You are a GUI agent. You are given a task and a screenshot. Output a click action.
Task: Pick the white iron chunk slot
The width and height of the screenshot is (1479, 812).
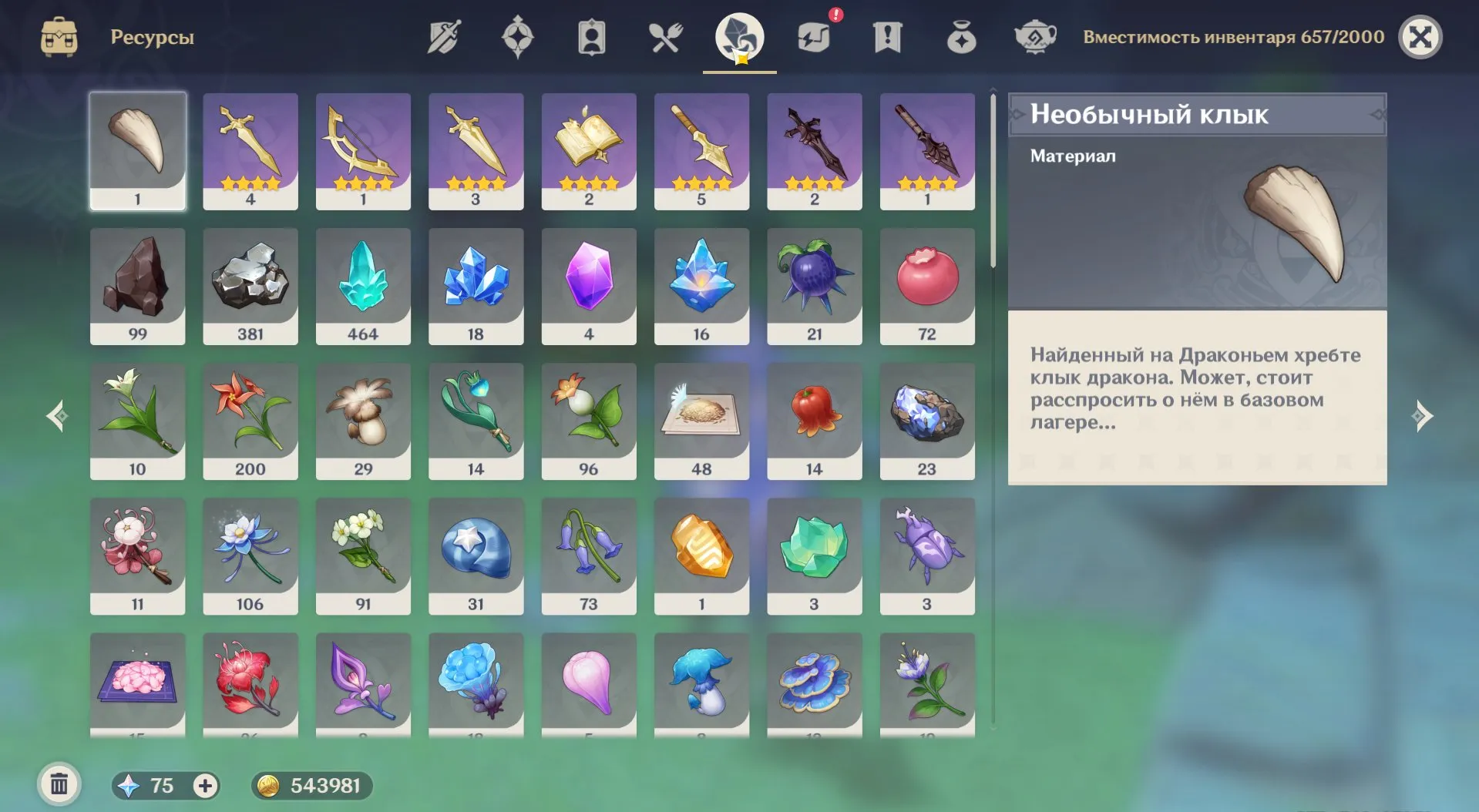tap(250, 286)
